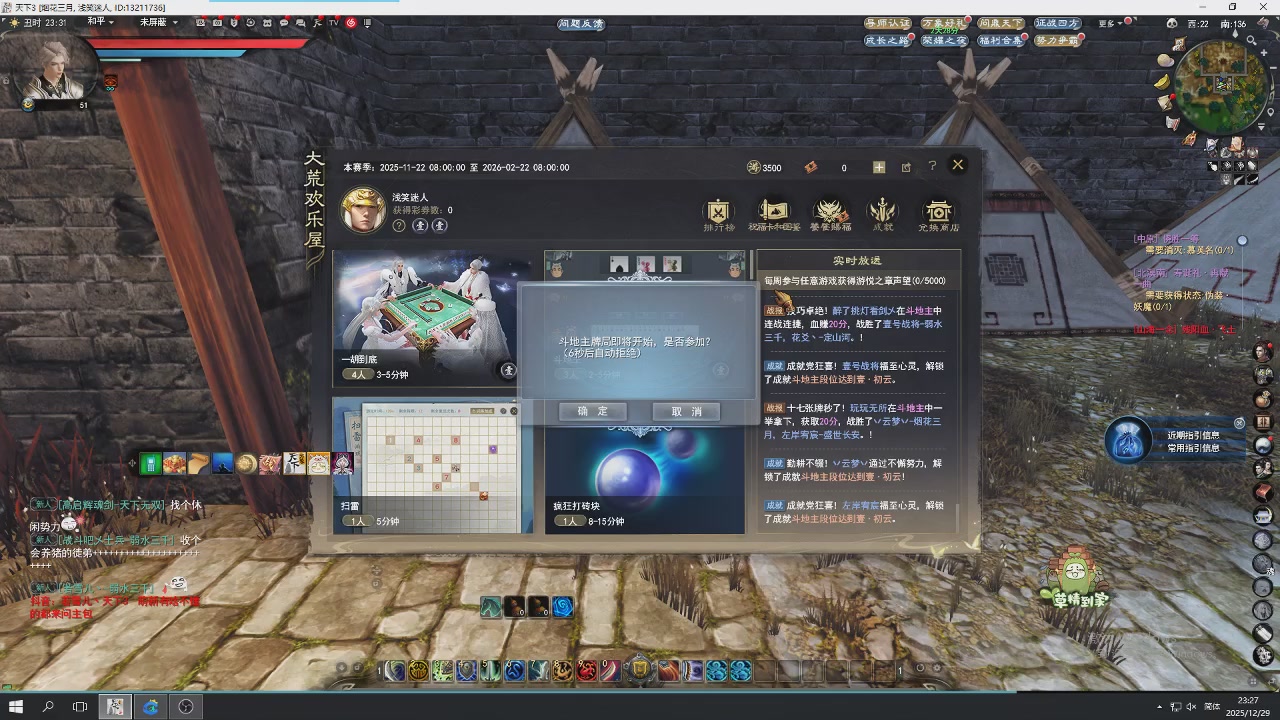1280x720 pixels.
Task: Click the character health bar at top left
Action: tap(200, 42)
